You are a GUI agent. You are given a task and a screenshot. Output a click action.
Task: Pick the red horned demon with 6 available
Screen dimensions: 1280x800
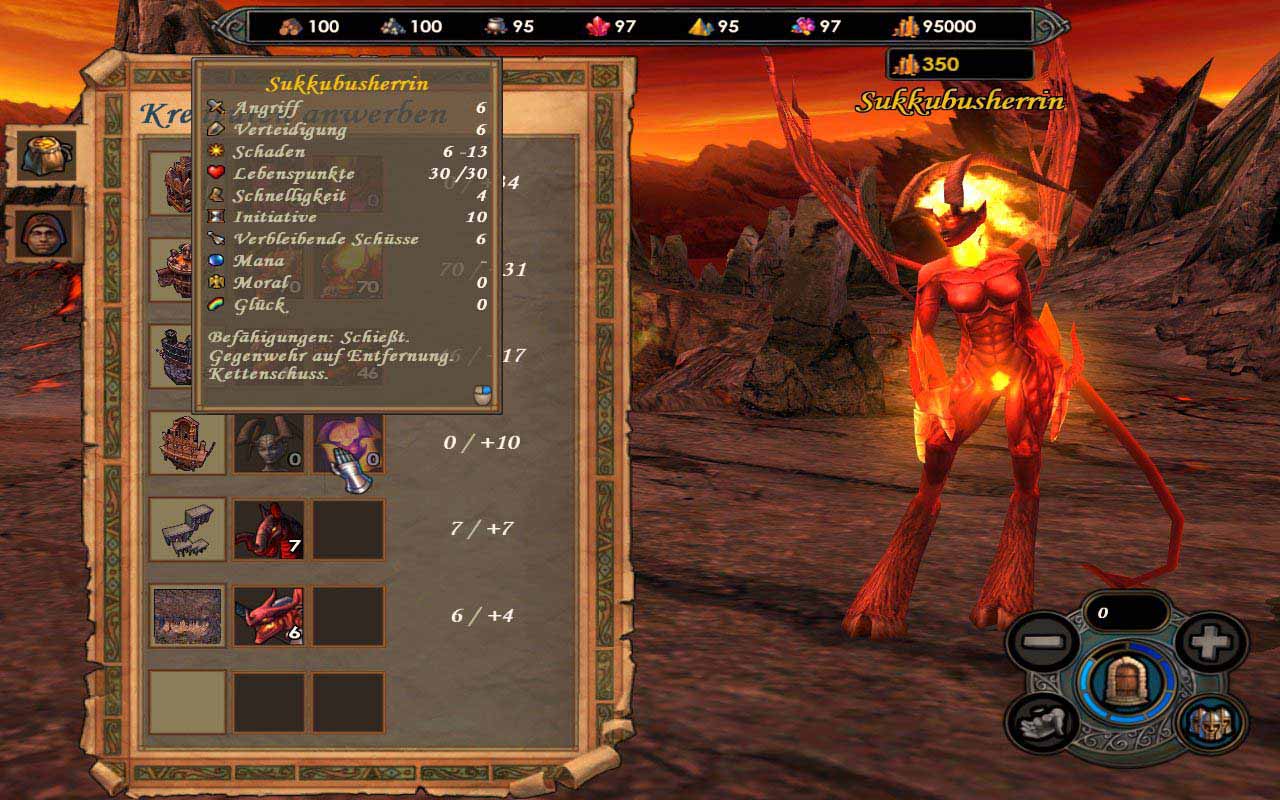tap(268, 615)
